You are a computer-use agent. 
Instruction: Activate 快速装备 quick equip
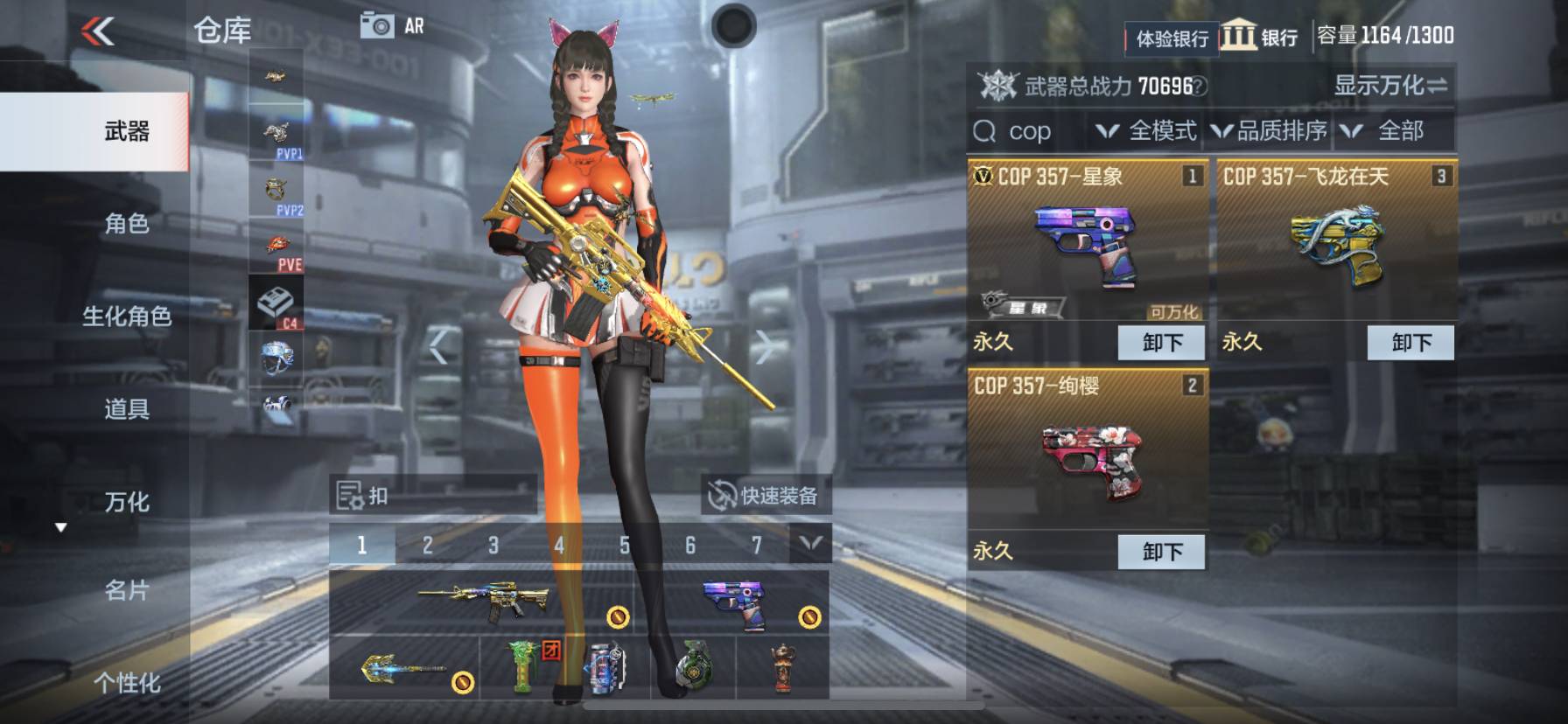pos(764,496)
